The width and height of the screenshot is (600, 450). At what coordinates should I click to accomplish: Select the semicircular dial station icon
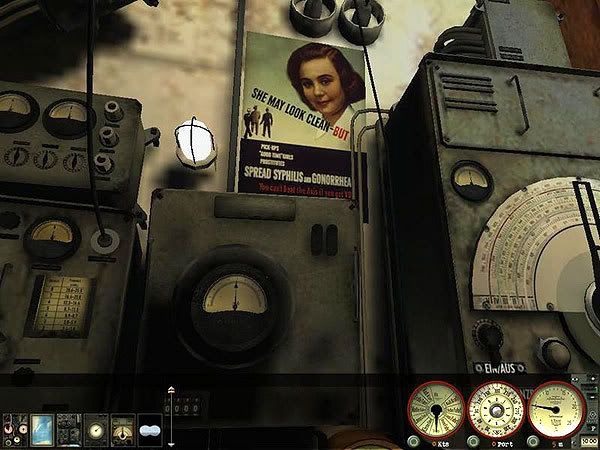pos(122,428)
